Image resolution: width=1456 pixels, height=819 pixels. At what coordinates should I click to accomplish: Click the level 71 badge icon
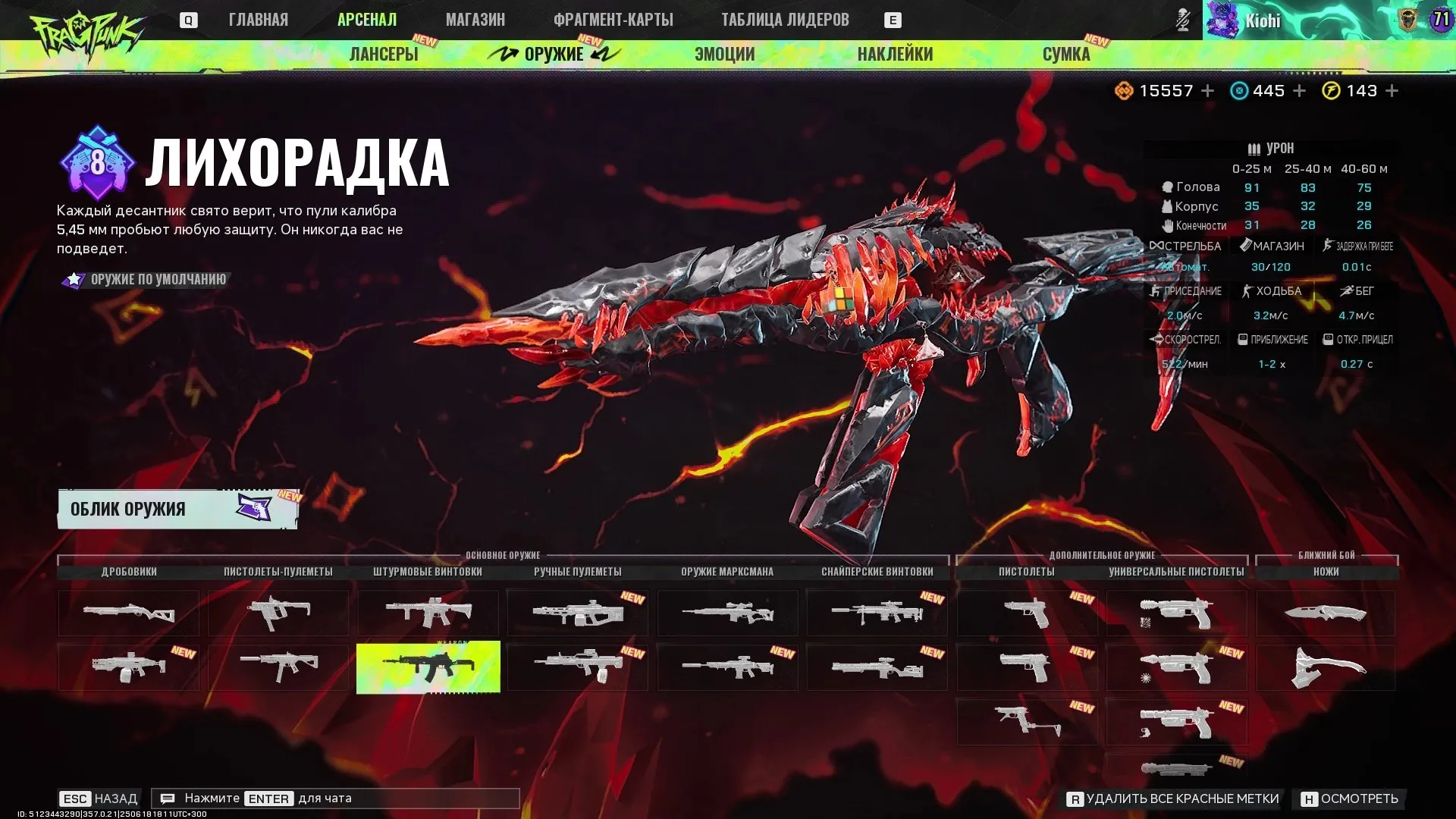coord(1440,20)
